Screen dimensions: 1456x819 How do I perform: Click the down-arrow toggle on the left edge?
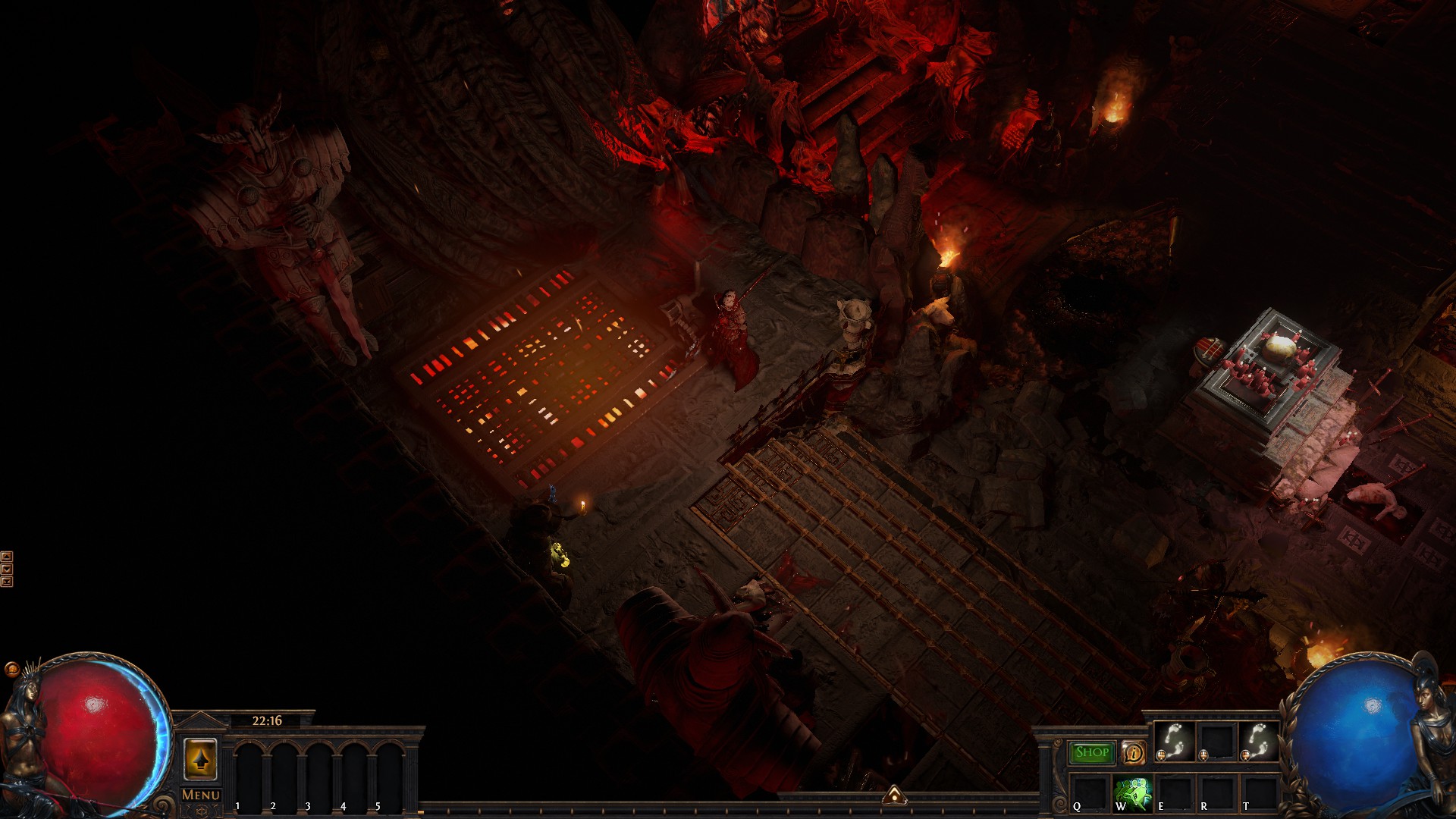(7, 569)
